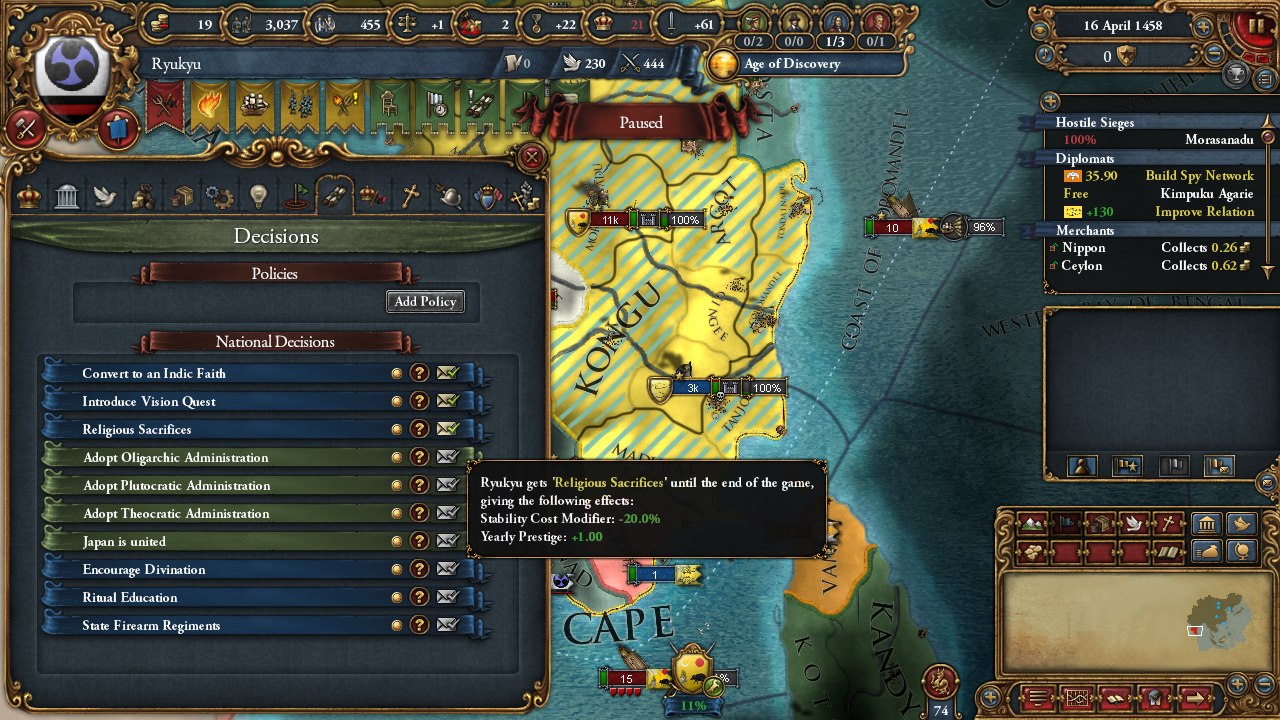This screenshot has width=1280, height=720.
Task: Click the Add Policy button
Action: pos(425,302)
